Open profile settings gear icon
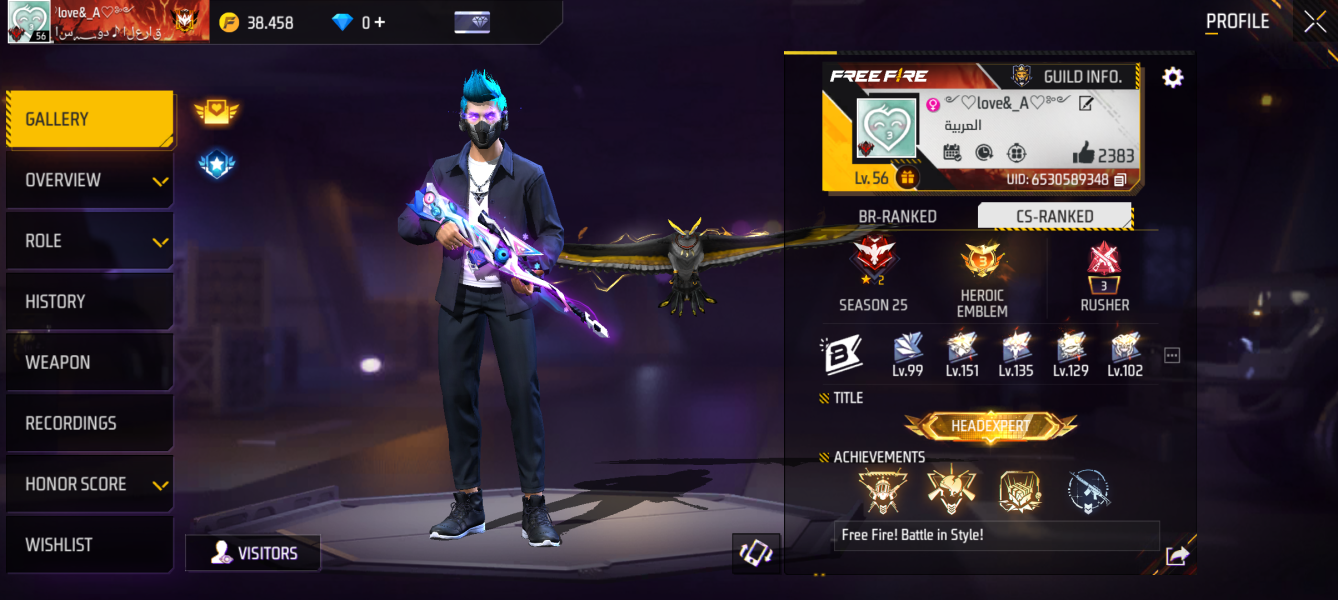Viewport: 1338px width, 600px height. (1172, 78)
